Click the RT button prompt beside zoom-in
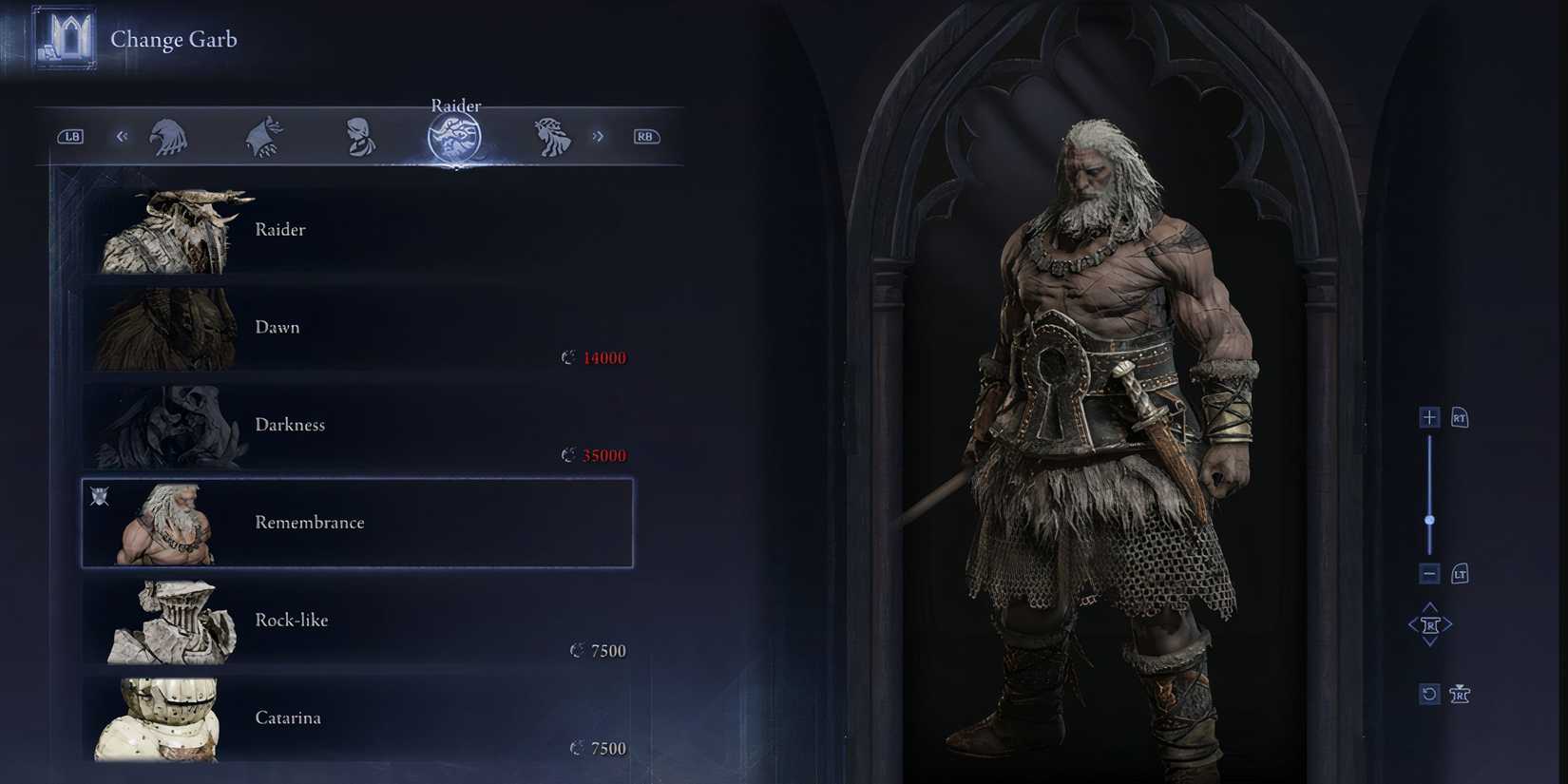 [1459, 416]
